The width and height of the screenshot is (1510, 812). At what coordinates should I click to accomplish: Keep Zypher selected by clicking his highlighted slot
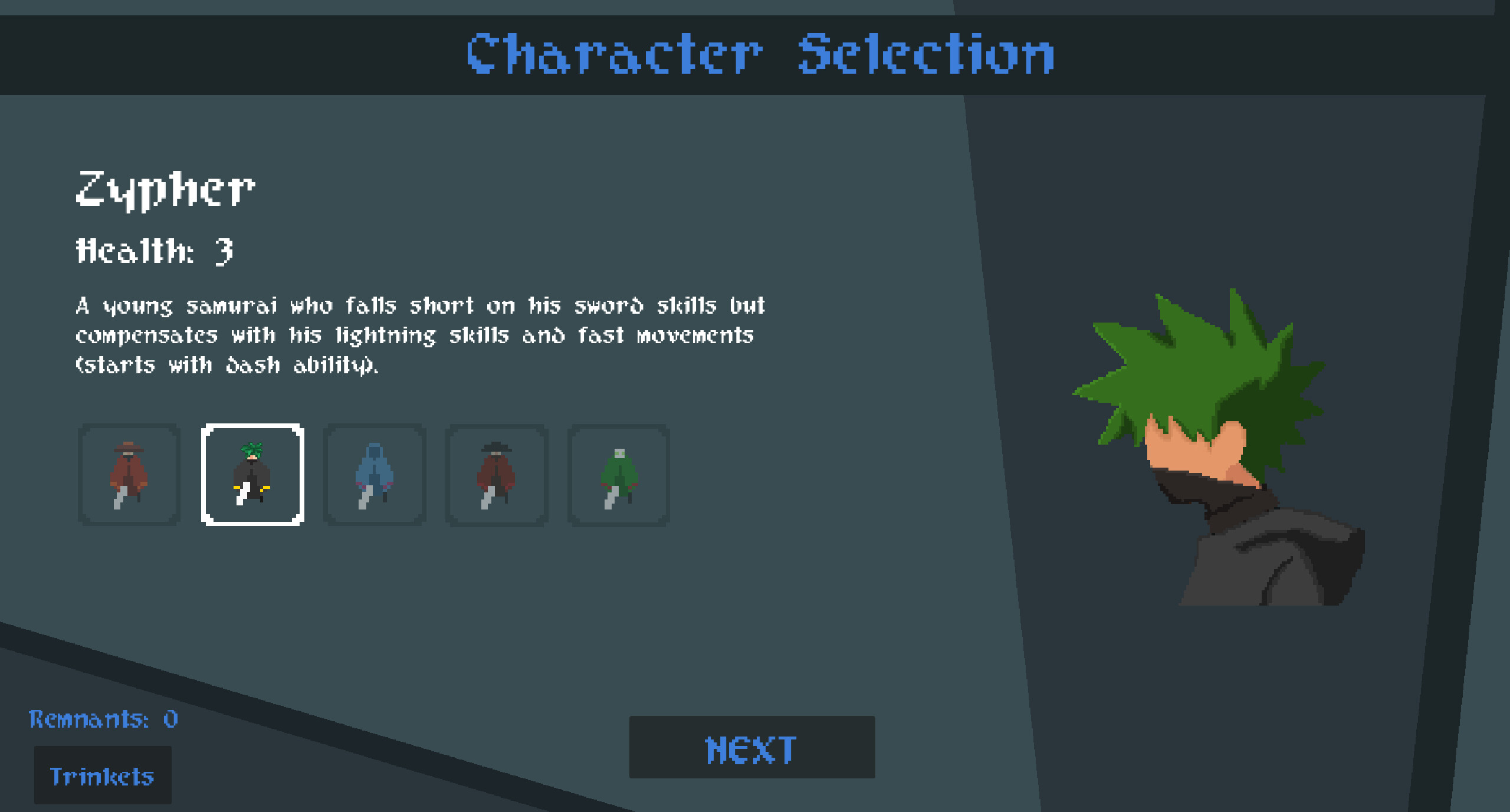[251, 475]
